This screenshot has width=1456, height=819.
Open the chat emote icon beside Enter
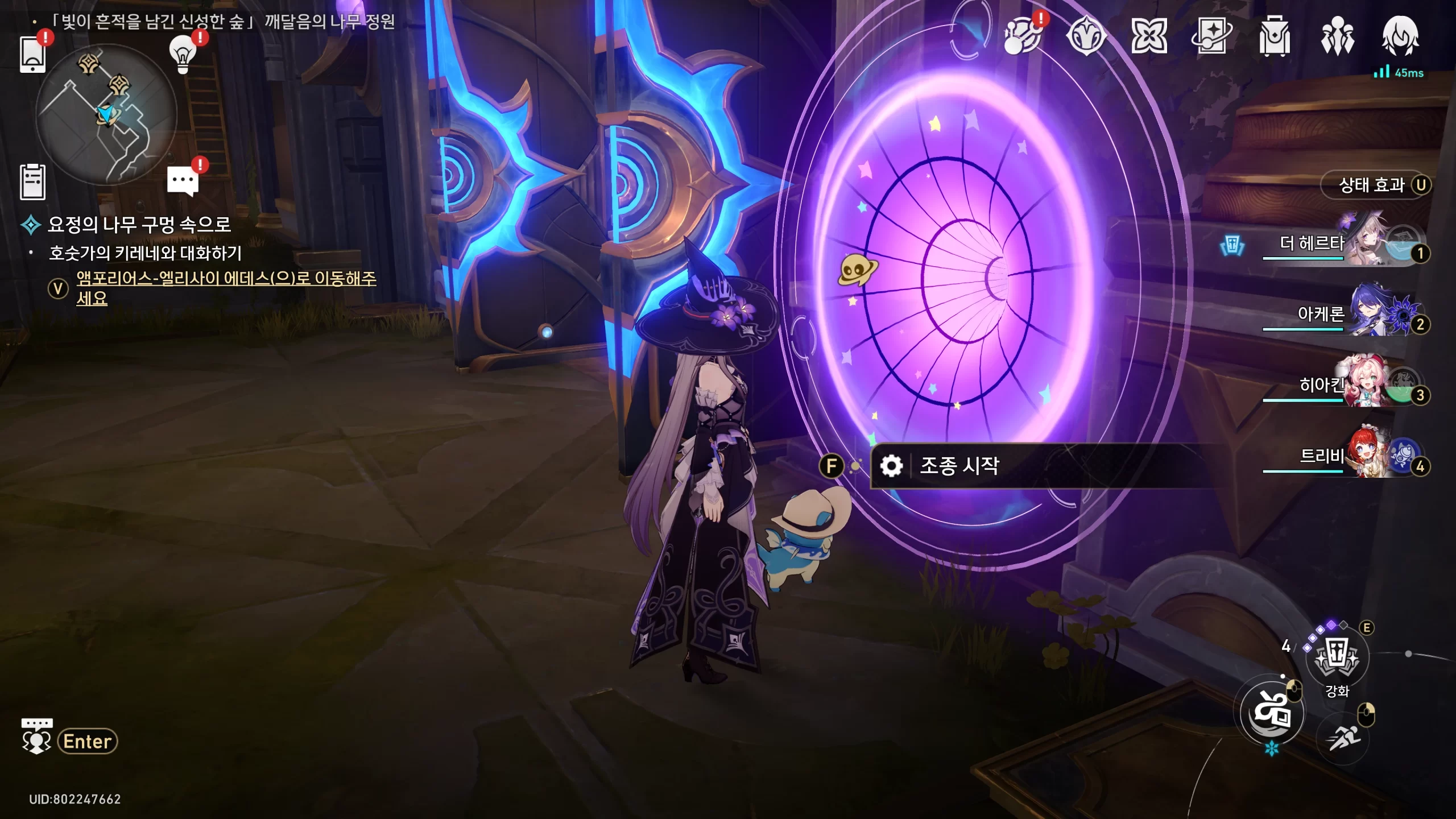pyautogui.click(x=37, y=737)
